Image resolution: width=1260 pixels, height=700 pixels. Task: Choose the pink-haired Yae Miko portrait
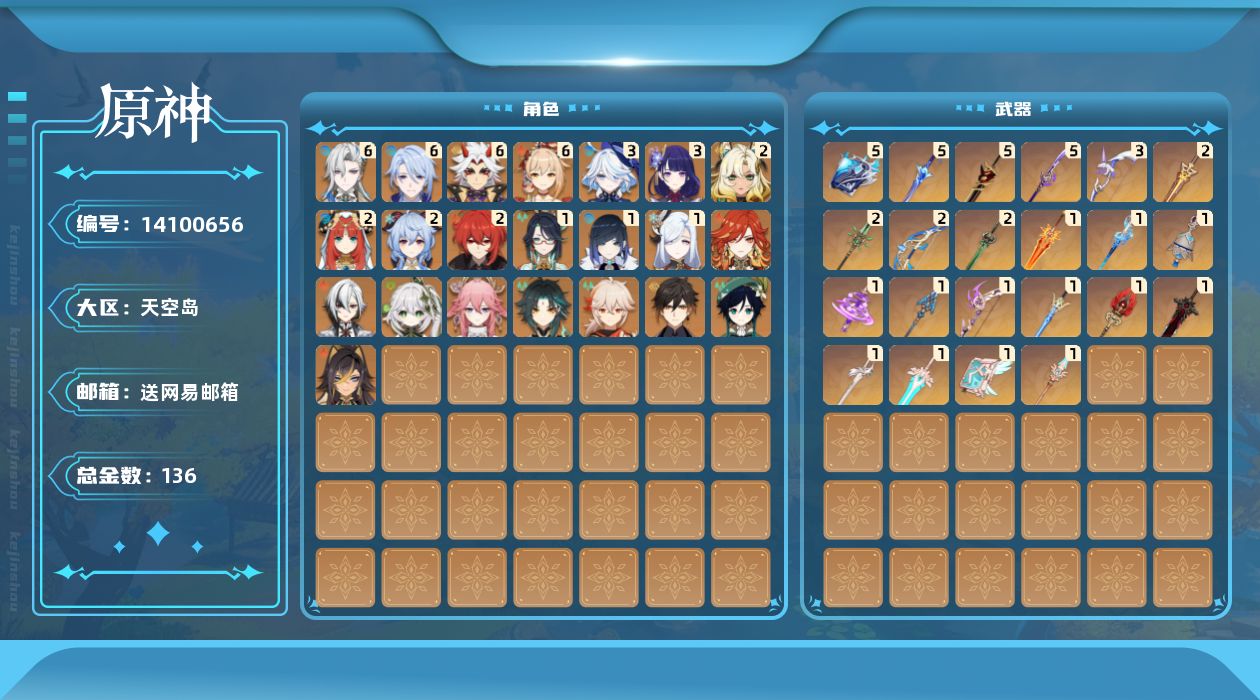tap(478, 307)
